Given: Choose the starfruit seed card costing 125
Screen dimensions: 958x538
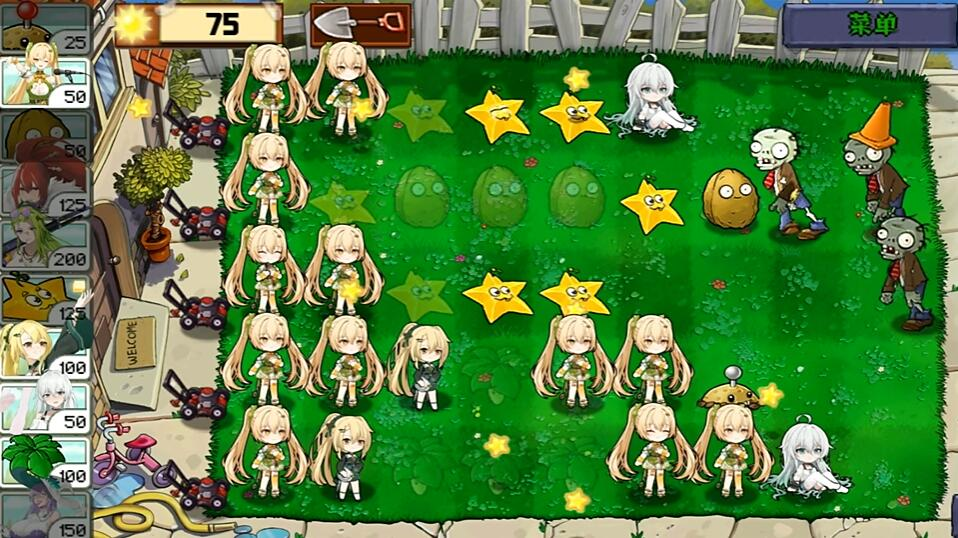Looking at the screenshot, I should [x=45, y=297].
